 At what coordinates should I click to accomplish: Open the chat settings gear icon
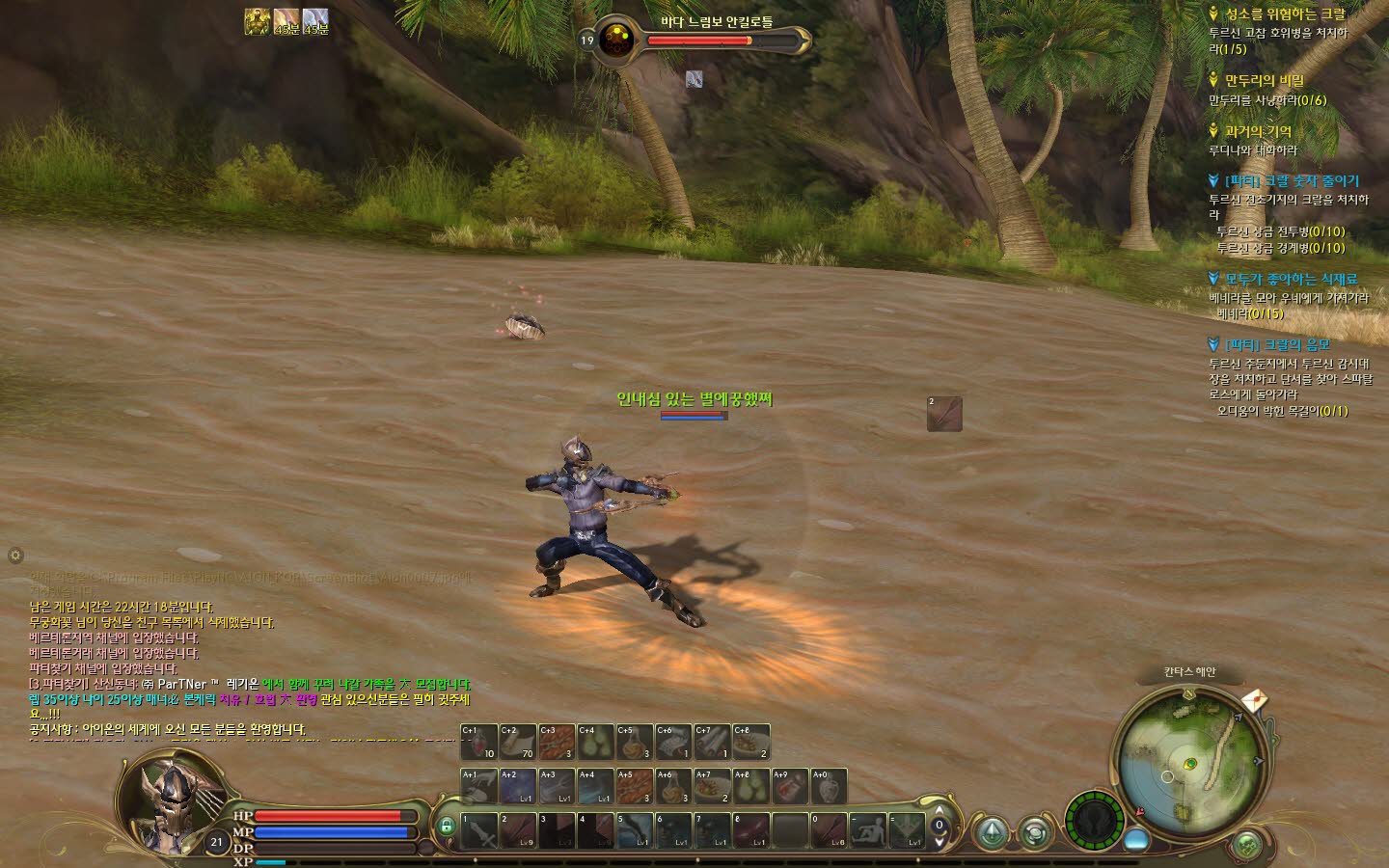click(x=15, y=556)
